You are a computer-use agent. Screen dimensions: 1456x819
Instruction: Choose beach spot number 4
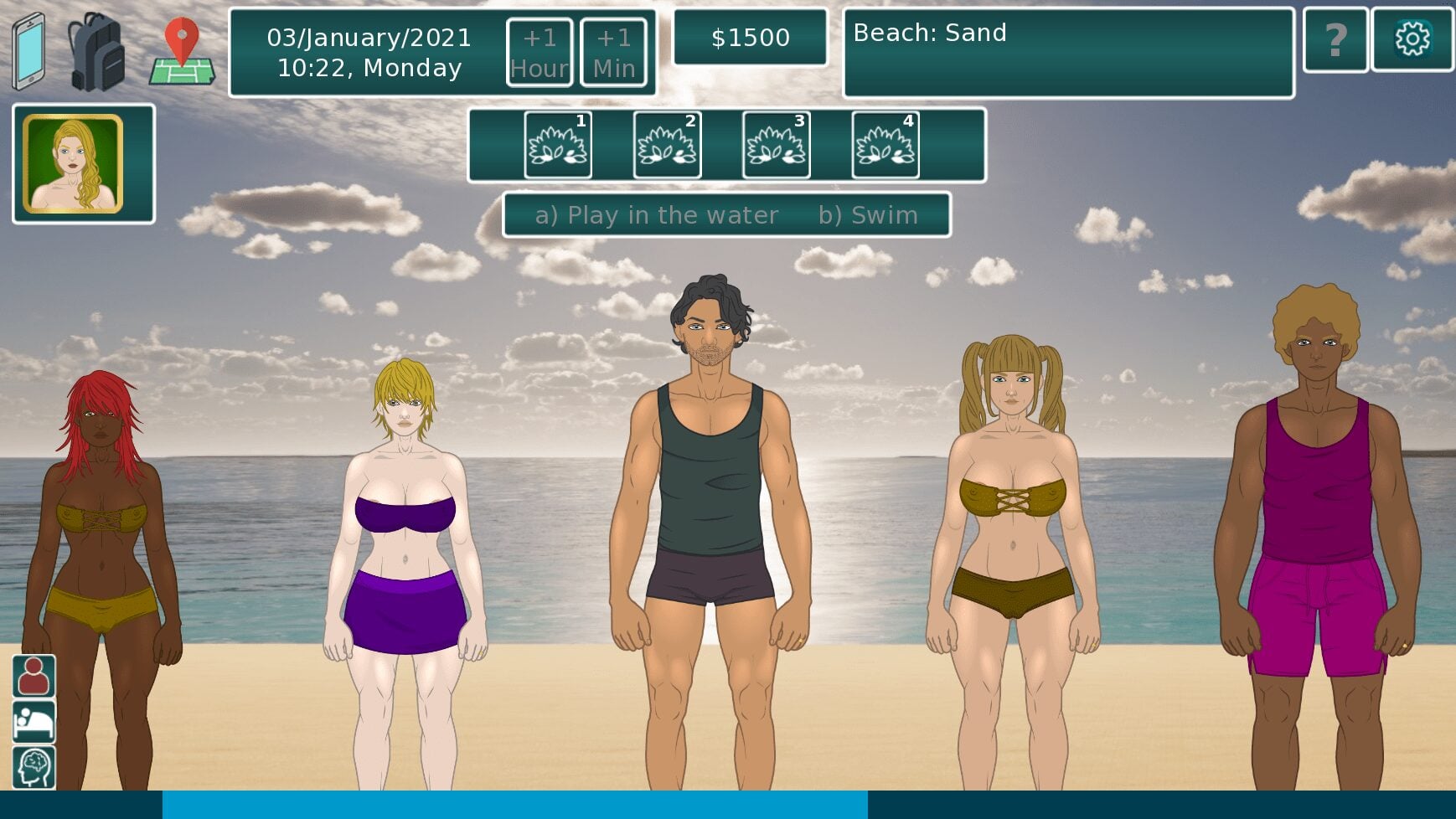885,145
